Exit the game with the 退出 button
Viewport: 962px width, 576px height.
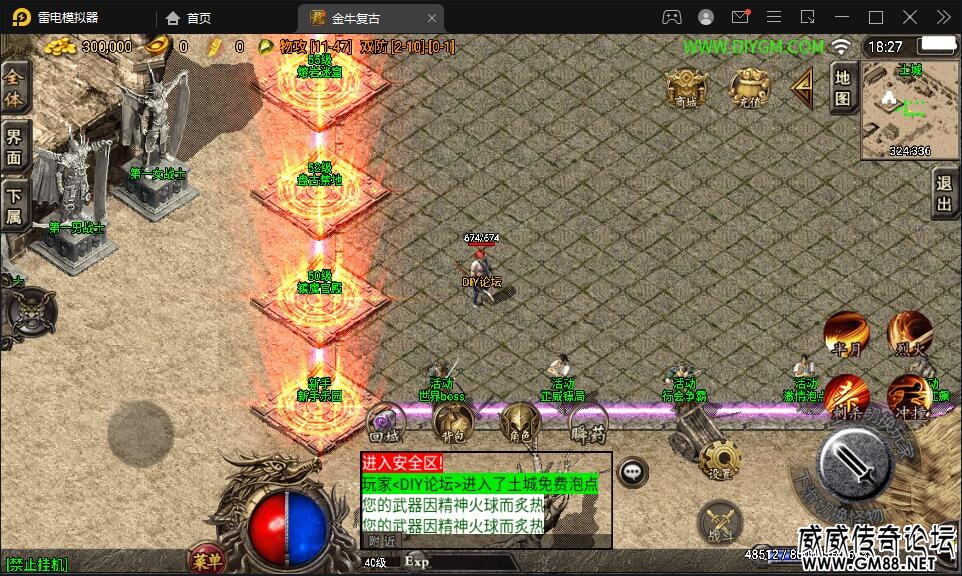pyautogui.click(x=944, y=194)
